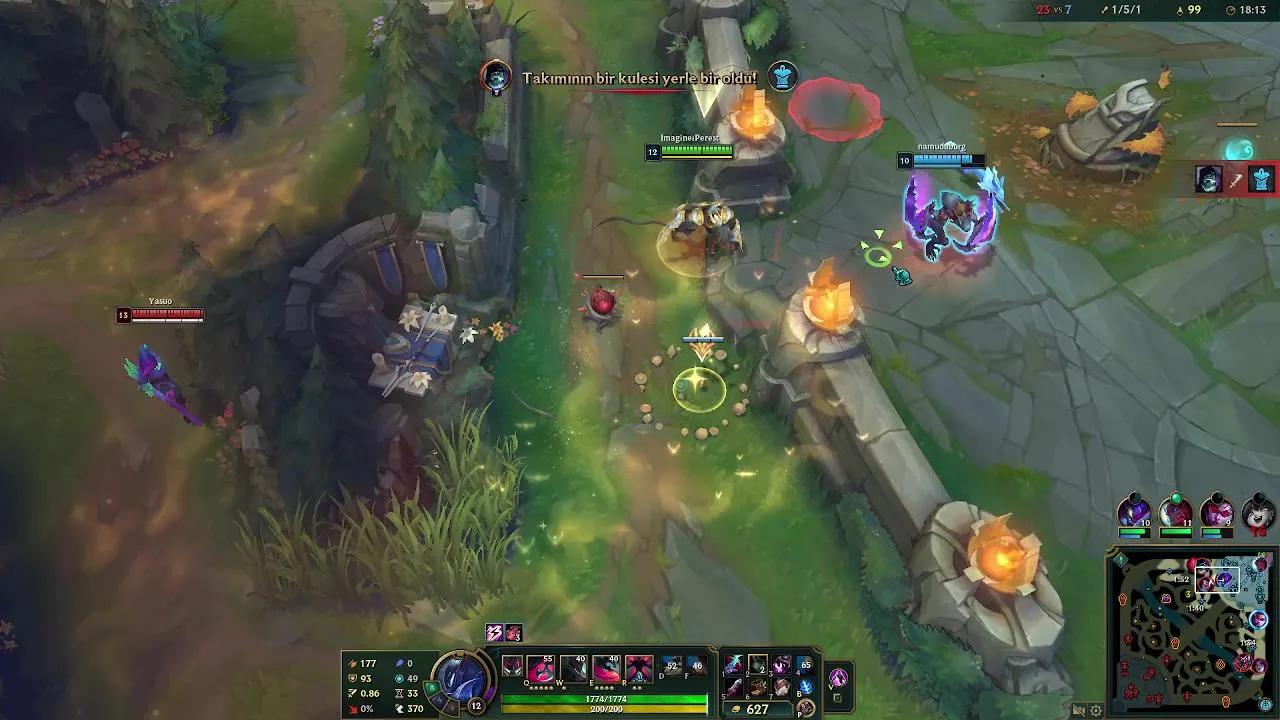Activate the W ability icon
Image resolution: width=1280 pixels, height=720 pixels.
573,669
